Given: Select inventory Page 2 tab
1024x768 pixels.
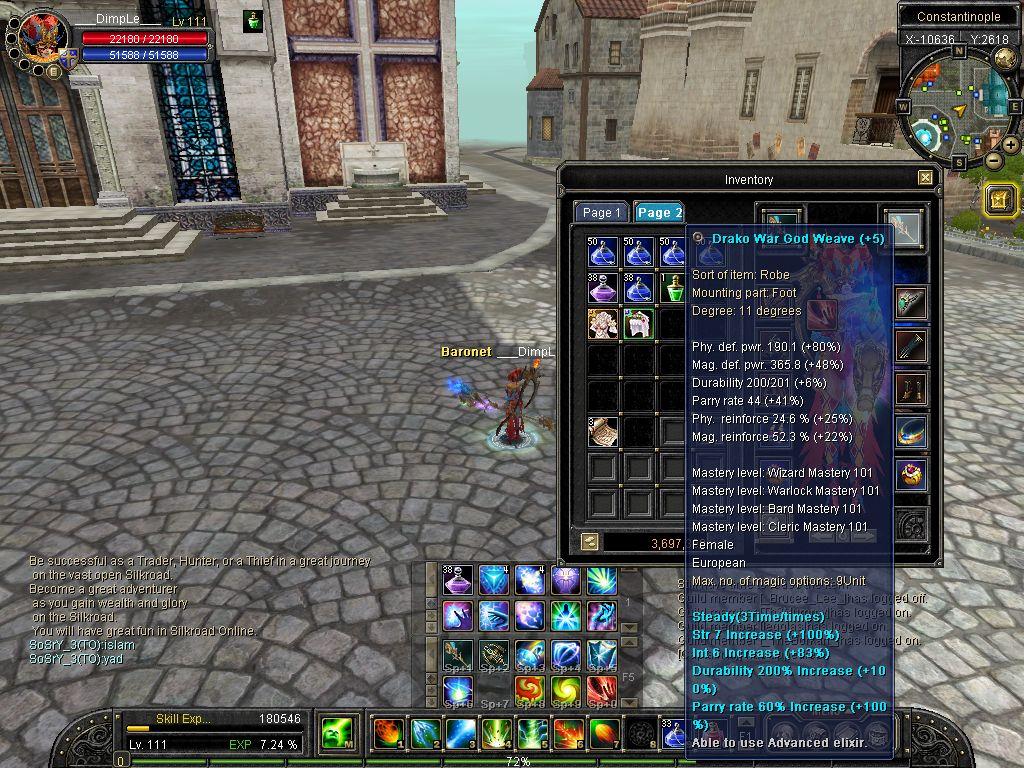Looking at the screenshot, I should coord(659,212).
